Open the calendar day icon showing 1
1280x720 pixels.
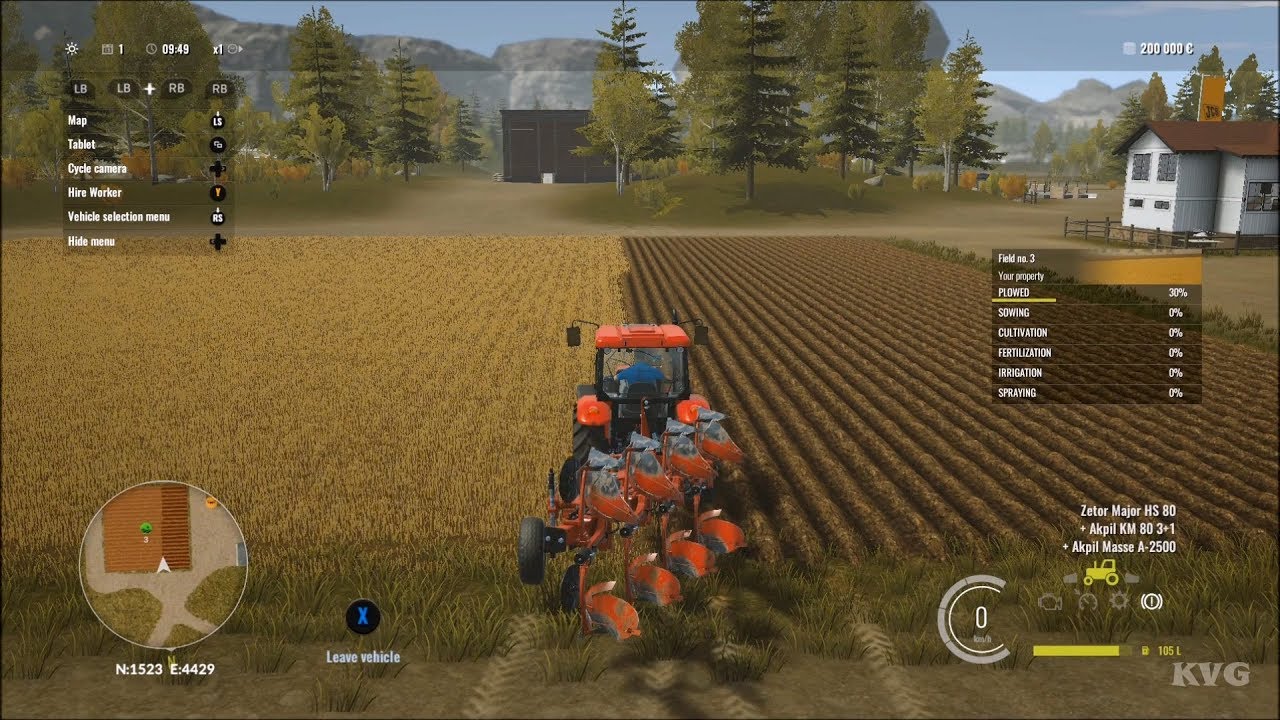tap(107, 48)
